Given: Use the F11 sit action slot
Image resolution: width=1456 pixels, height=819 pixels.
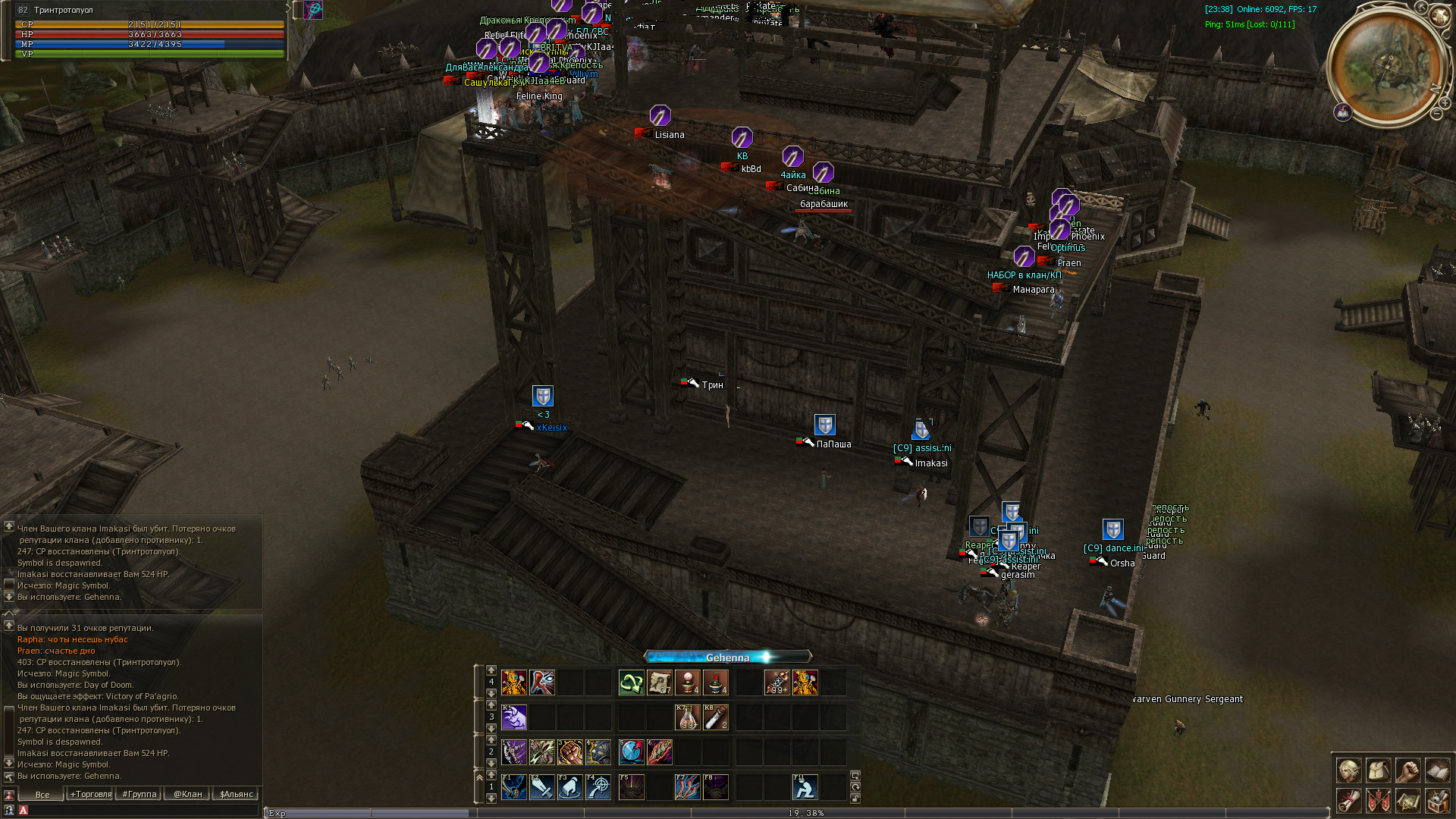Looking at the screenshot, I should pos(805,787).
